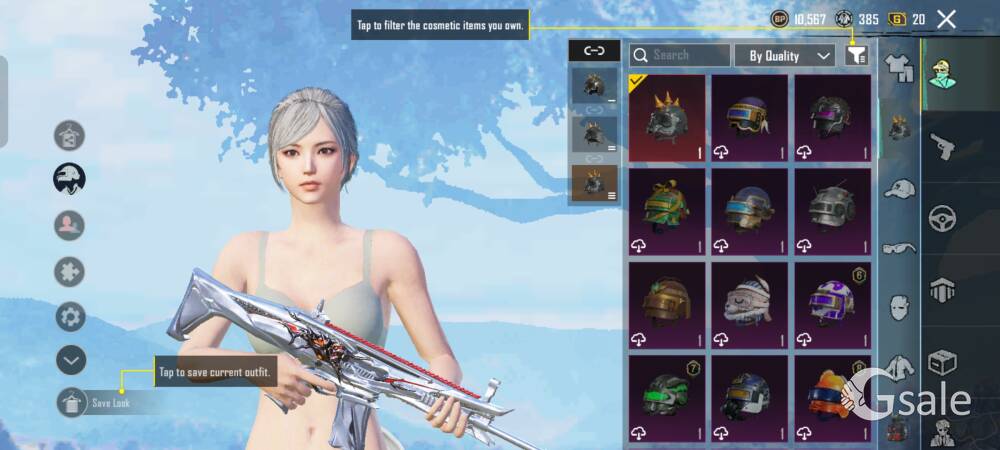Toggle the link swap button above helmets
The width and height of the screenshot is (1000, 450).
click(x=594, y=50)
